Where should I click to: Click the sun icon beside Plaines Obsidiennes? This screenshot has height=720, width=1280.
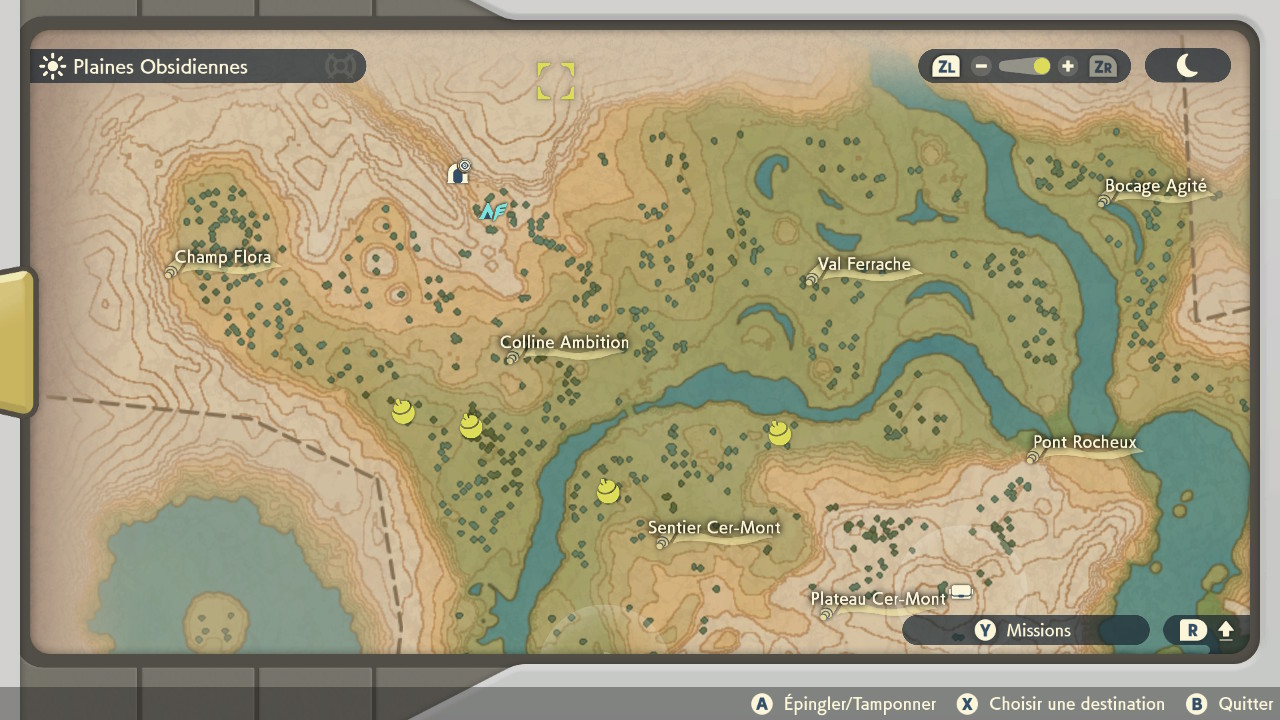(x=51, y=66)
